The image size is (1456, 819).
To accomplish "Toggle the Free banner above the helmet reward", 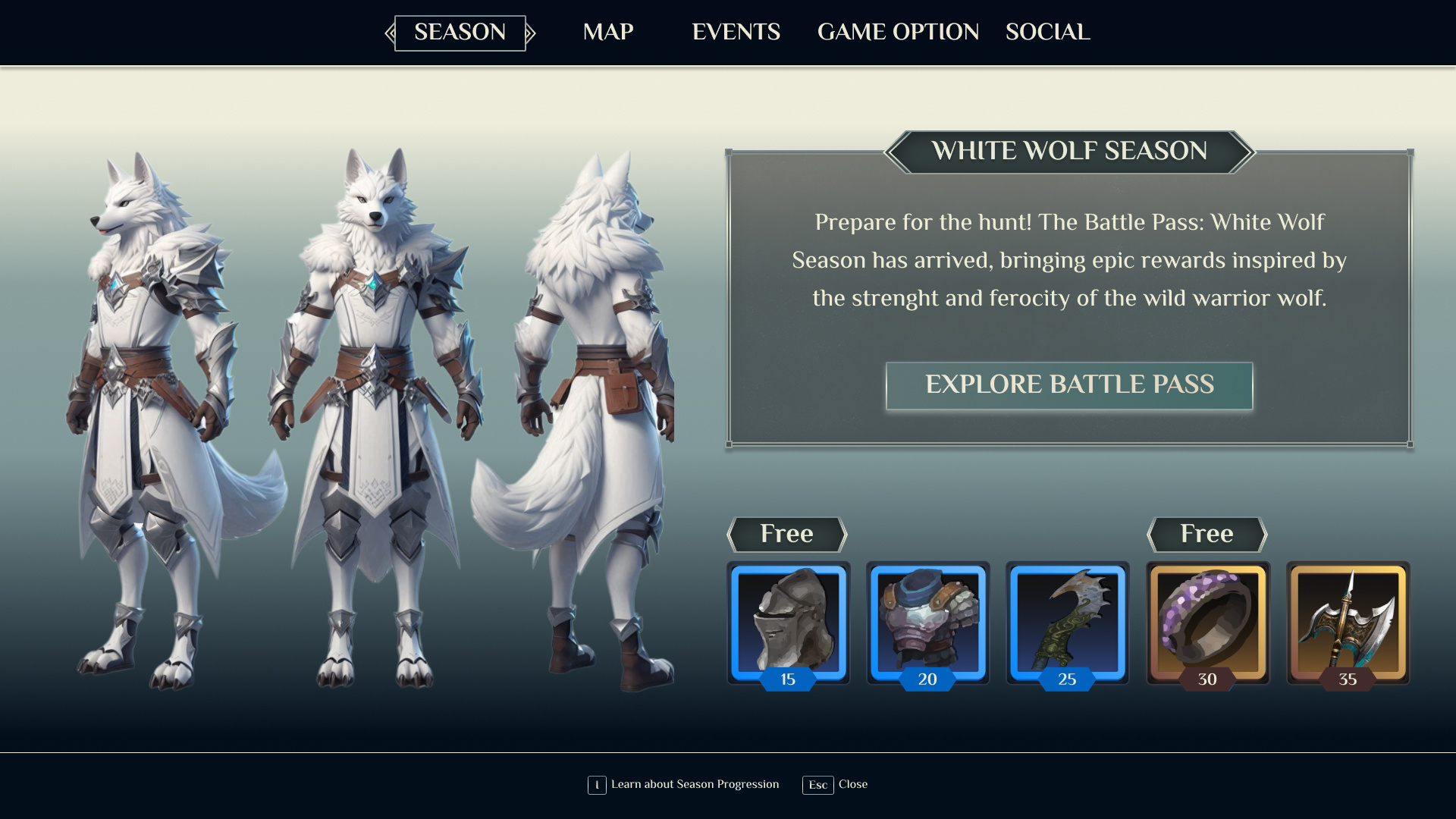I will pos(786,534).
